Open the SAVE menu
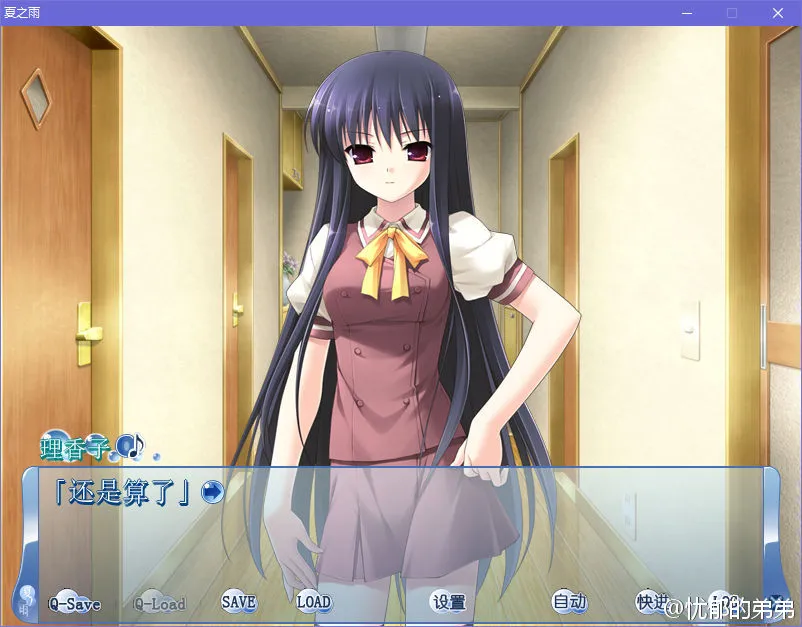Screen dimensions: 802x627 238,602
